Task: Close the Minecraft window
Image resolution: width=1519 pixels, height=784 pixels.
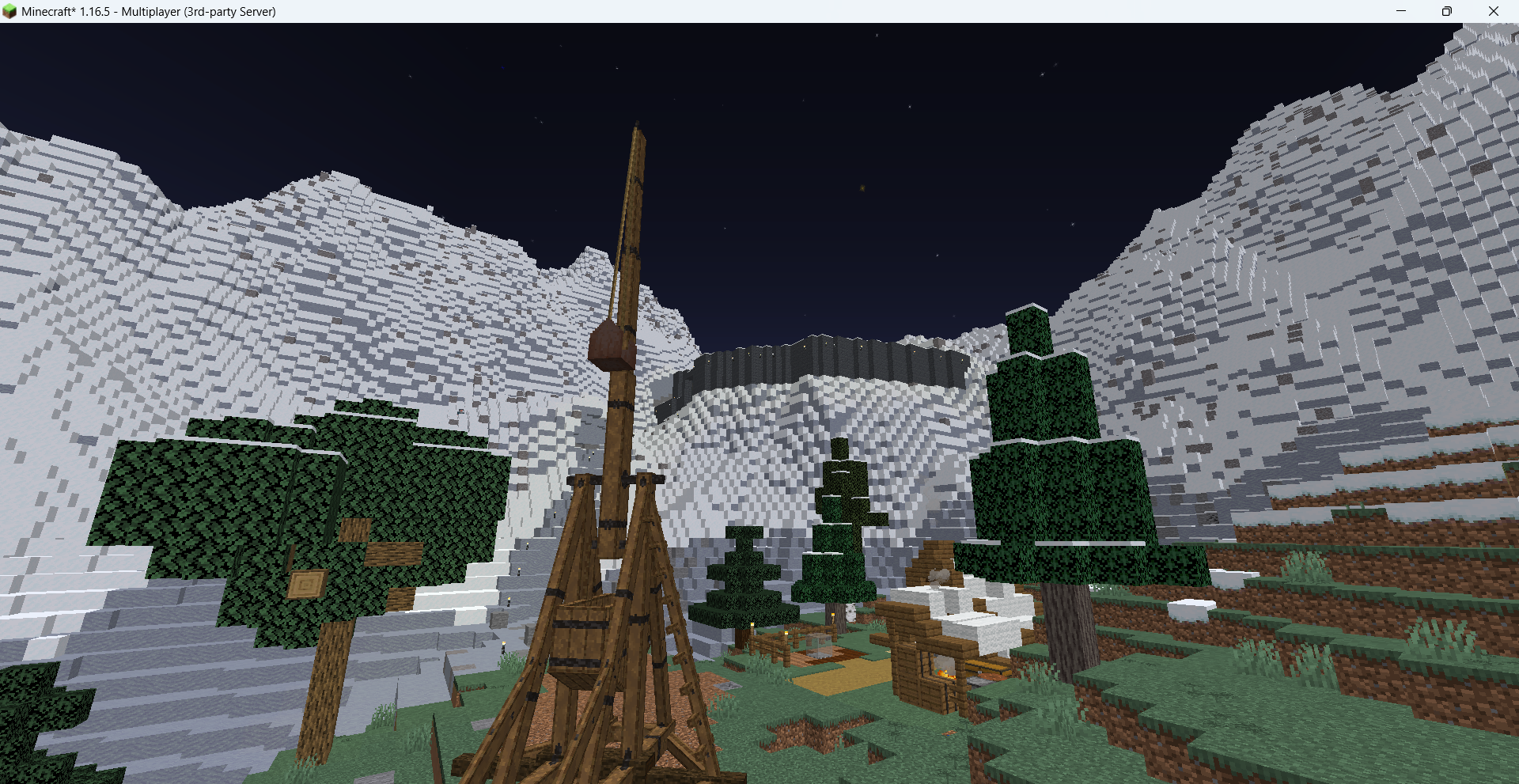Action: 1494,11
